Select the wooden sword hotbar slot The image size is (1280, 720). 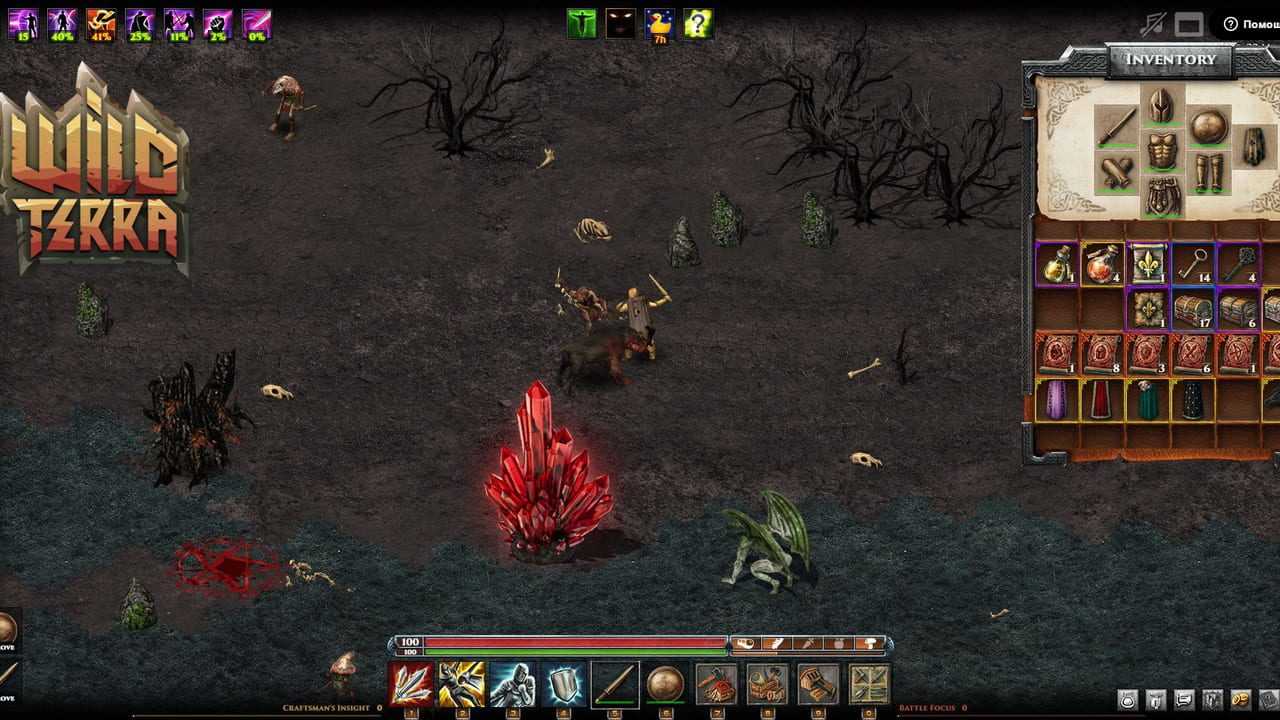pyautogui.click(x=615, y=684)
